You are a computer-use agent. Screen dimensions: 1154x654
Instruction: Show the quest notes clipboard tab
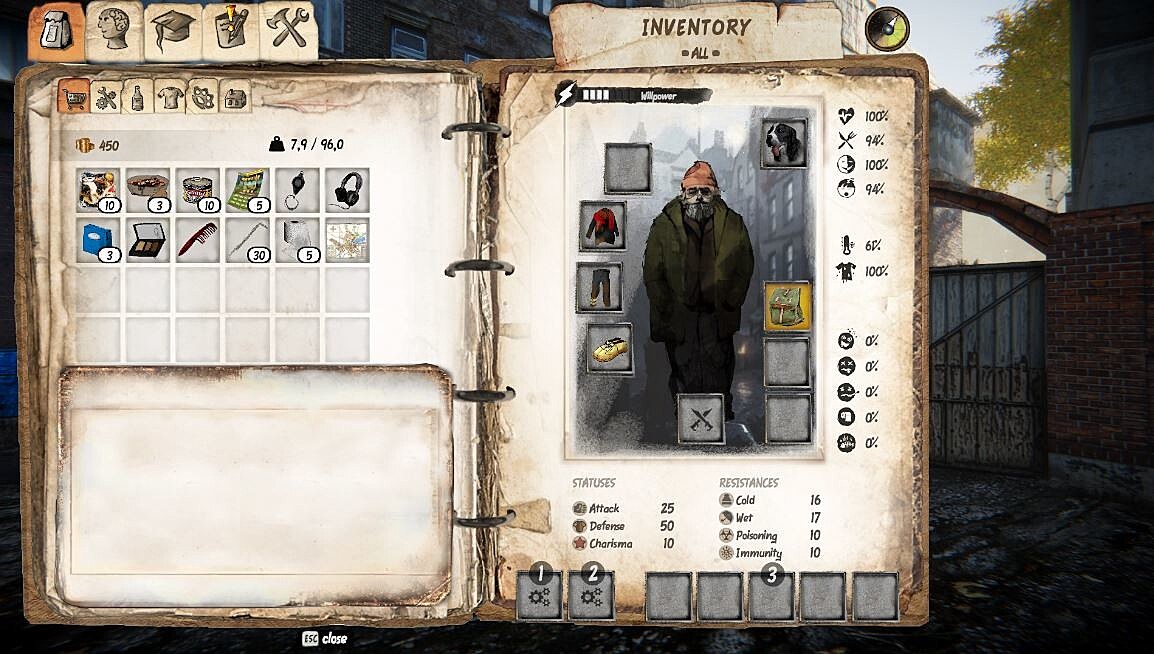click(x=231, y=31)
